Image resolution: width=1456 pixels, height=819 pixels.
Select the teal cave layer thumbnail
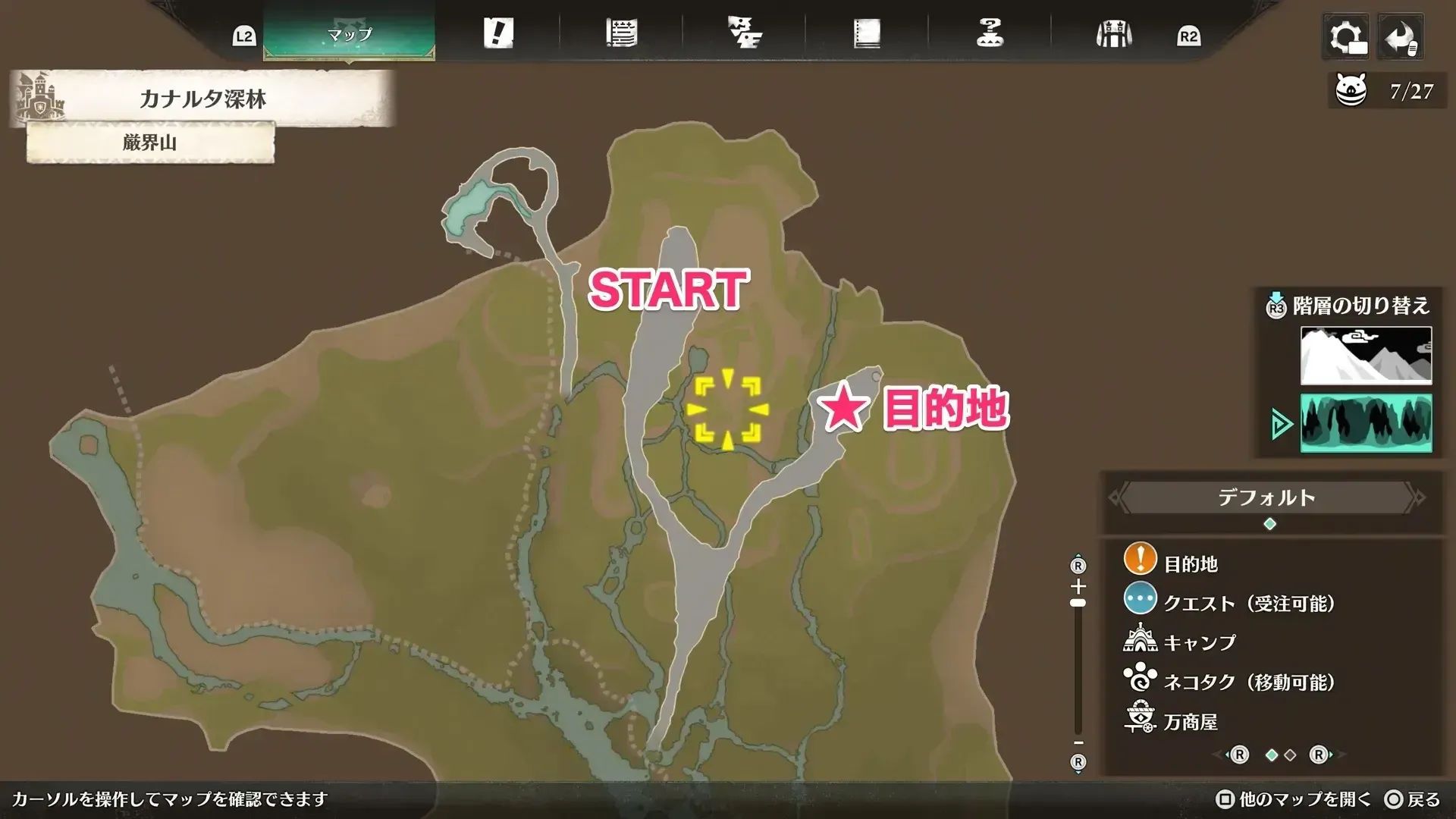point(1365,423)
